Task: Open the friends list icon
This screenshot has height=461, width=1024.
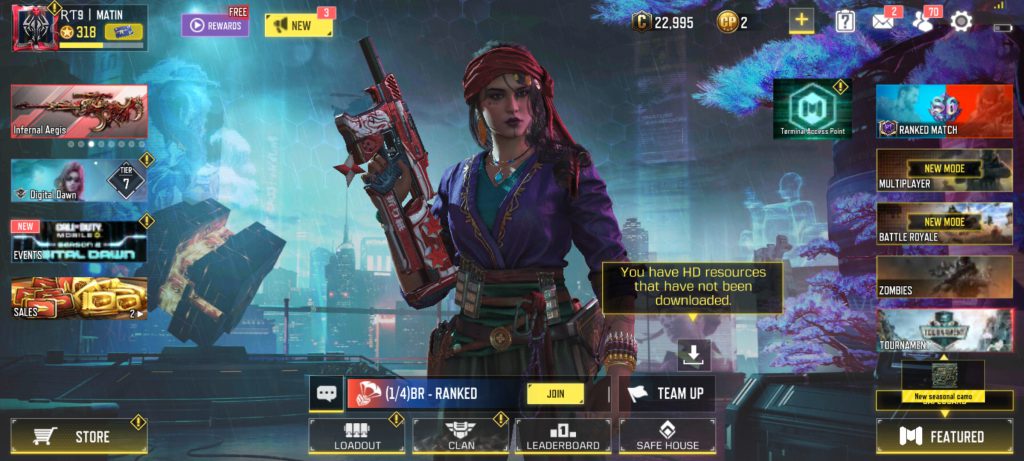Action: coord(922,21)
